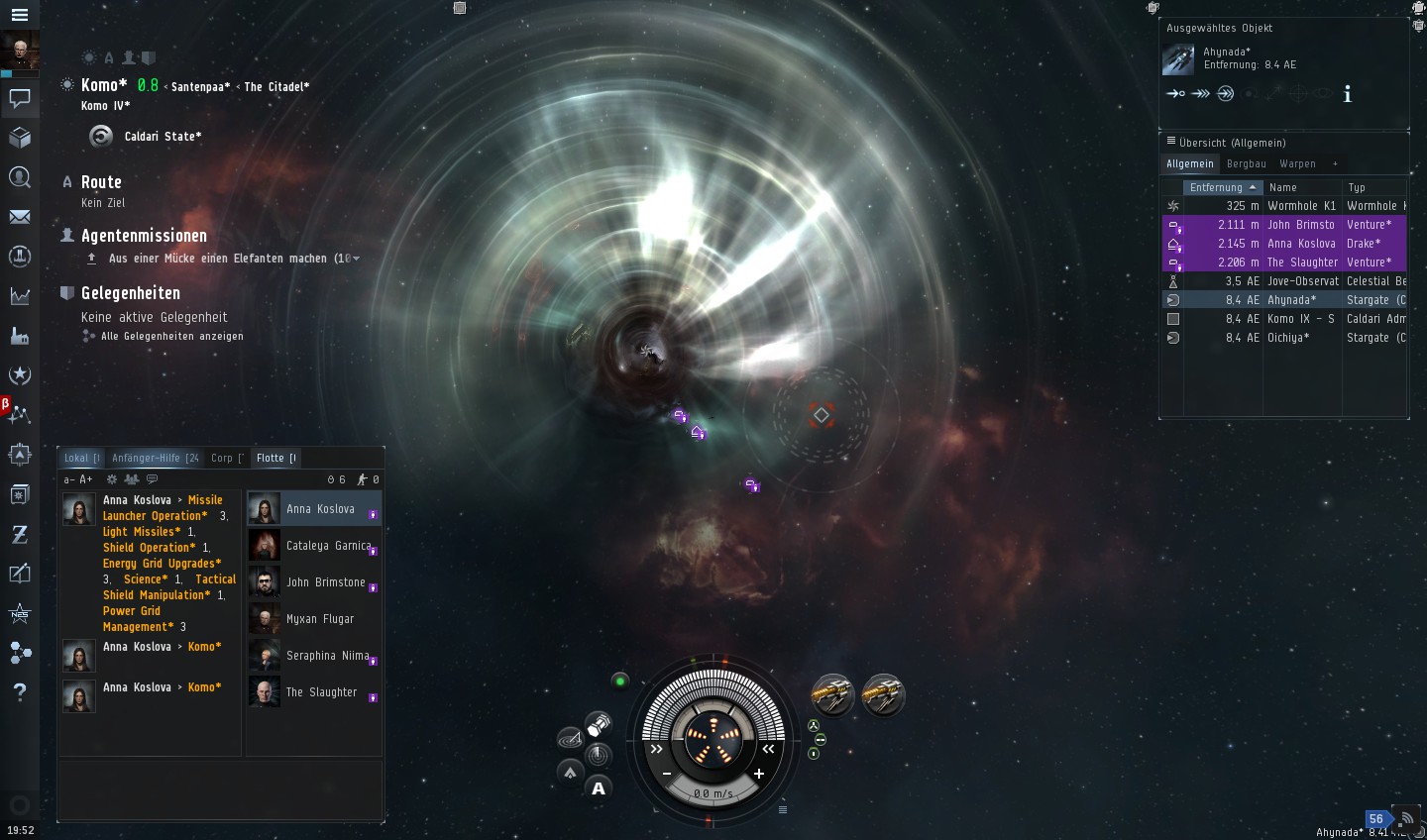Switch to the Anfänger-Hilfe chat tab

[x=155, y=458]
